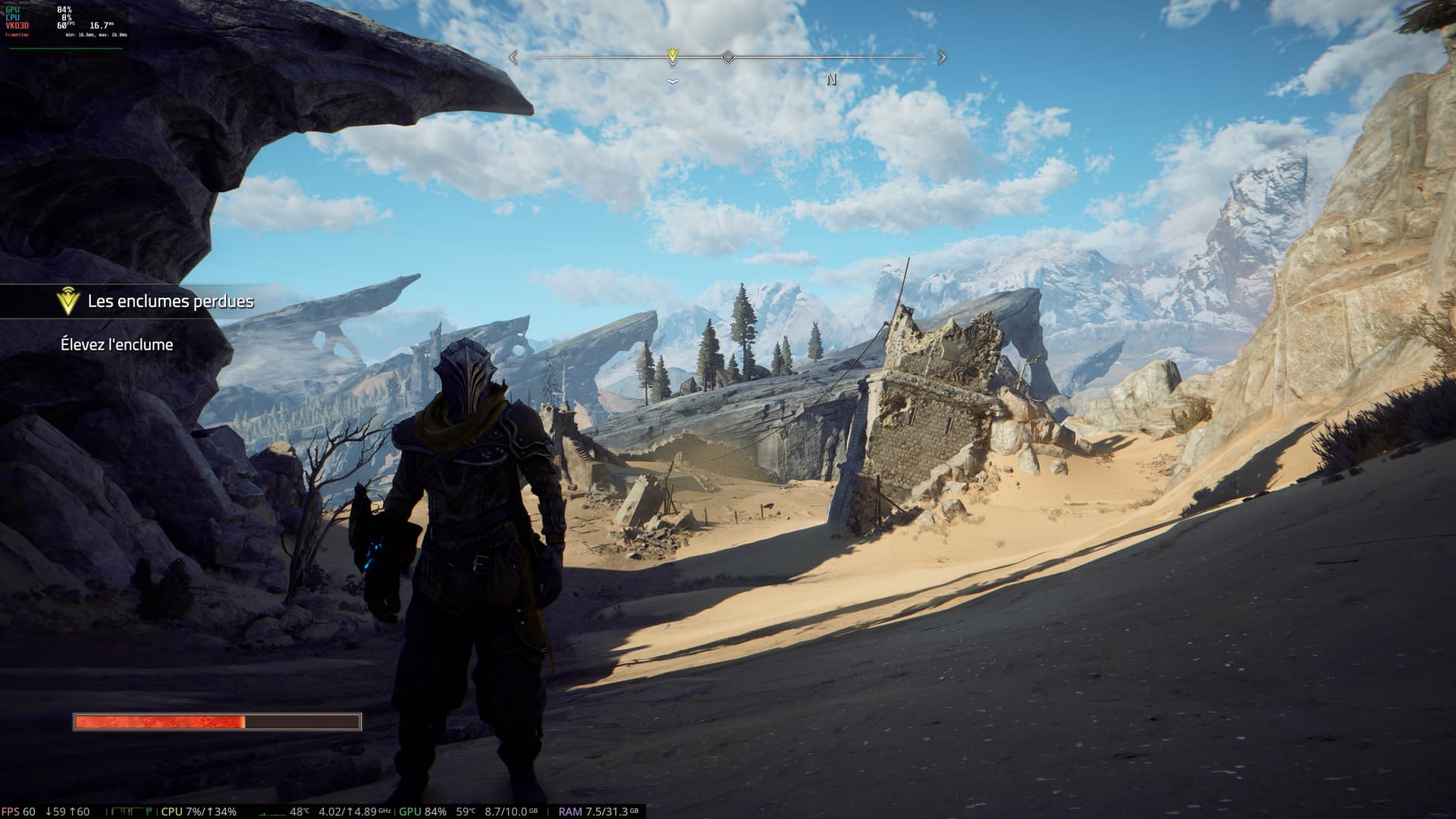
Task: Click the compass left arrow
Action: (514, 57)
